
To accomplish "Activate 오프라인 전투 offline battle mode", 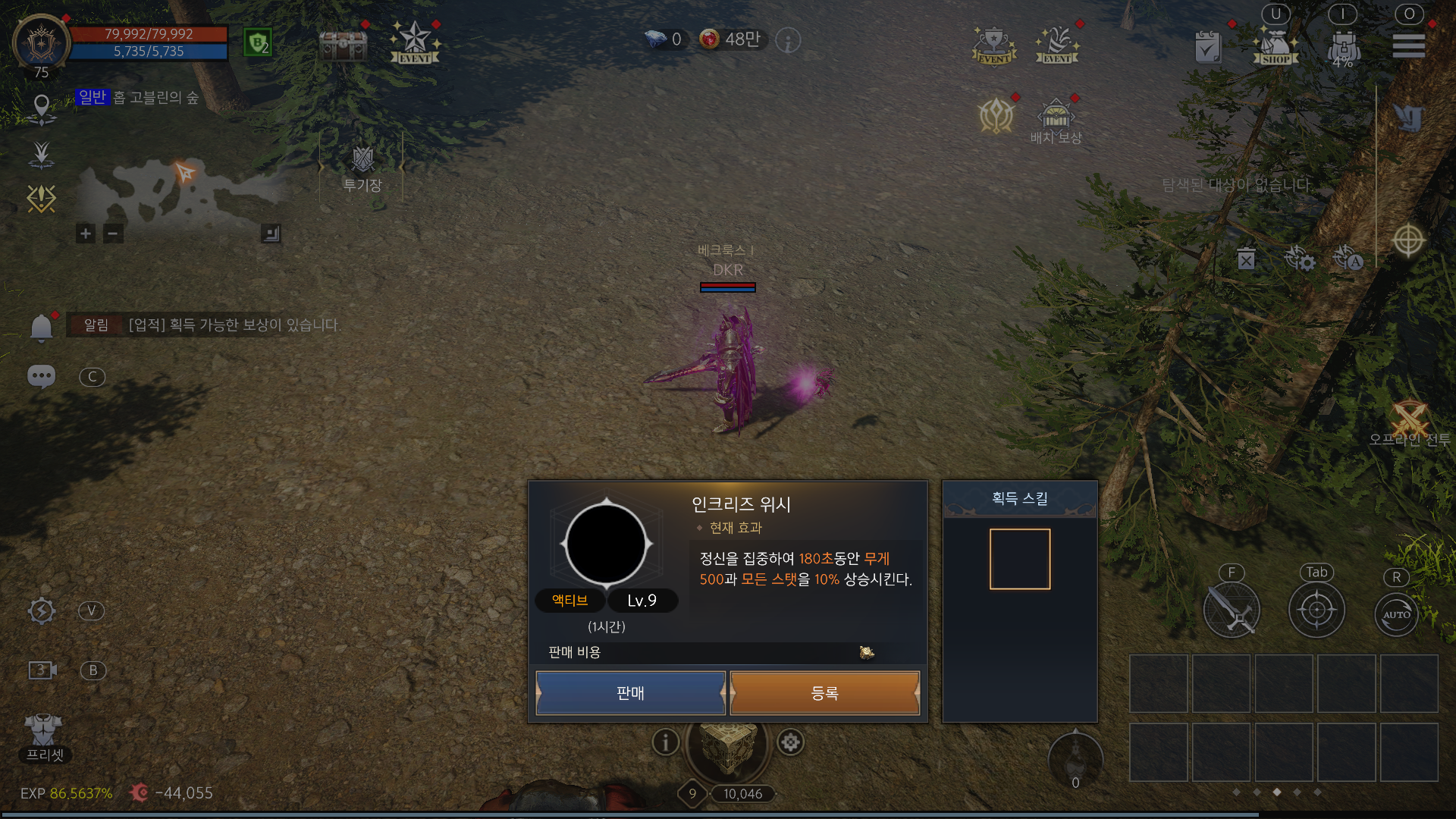I will pyautogui.click(x=1412, y=416).
